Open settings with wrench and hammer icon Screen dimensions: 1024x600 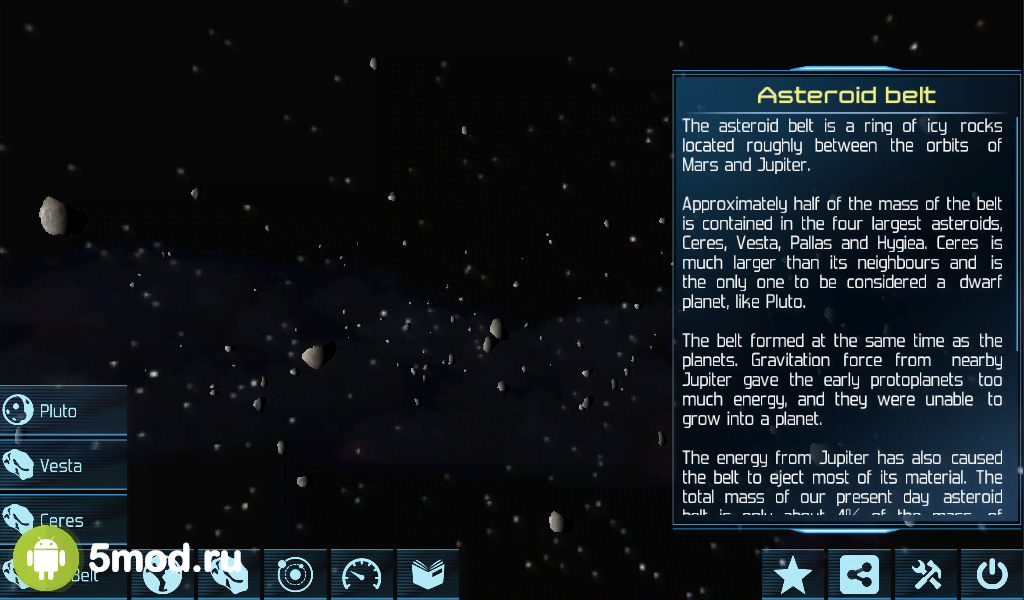926,575
